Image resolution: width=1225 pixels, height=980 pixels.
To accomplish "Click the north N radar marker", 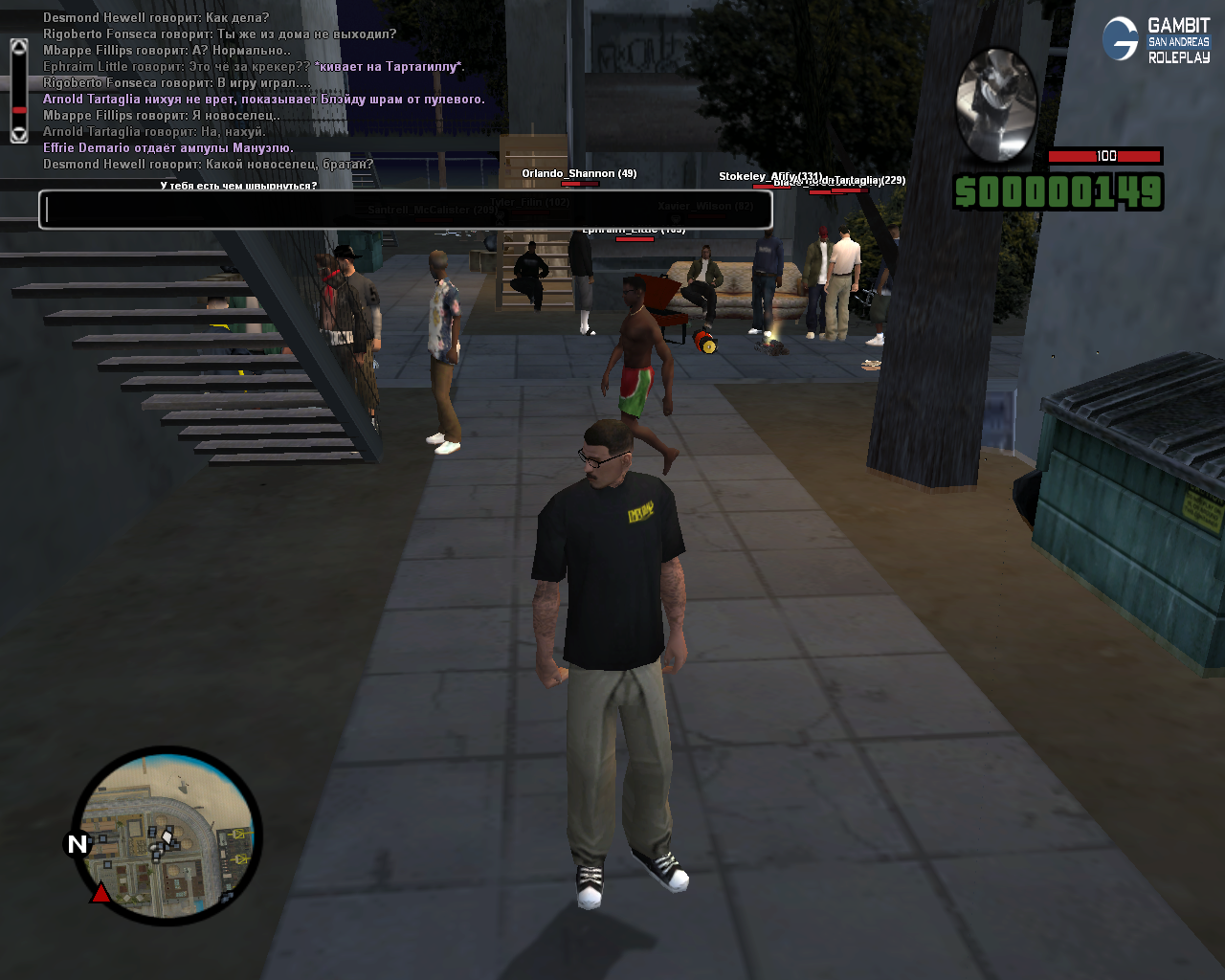I will 78,843.
